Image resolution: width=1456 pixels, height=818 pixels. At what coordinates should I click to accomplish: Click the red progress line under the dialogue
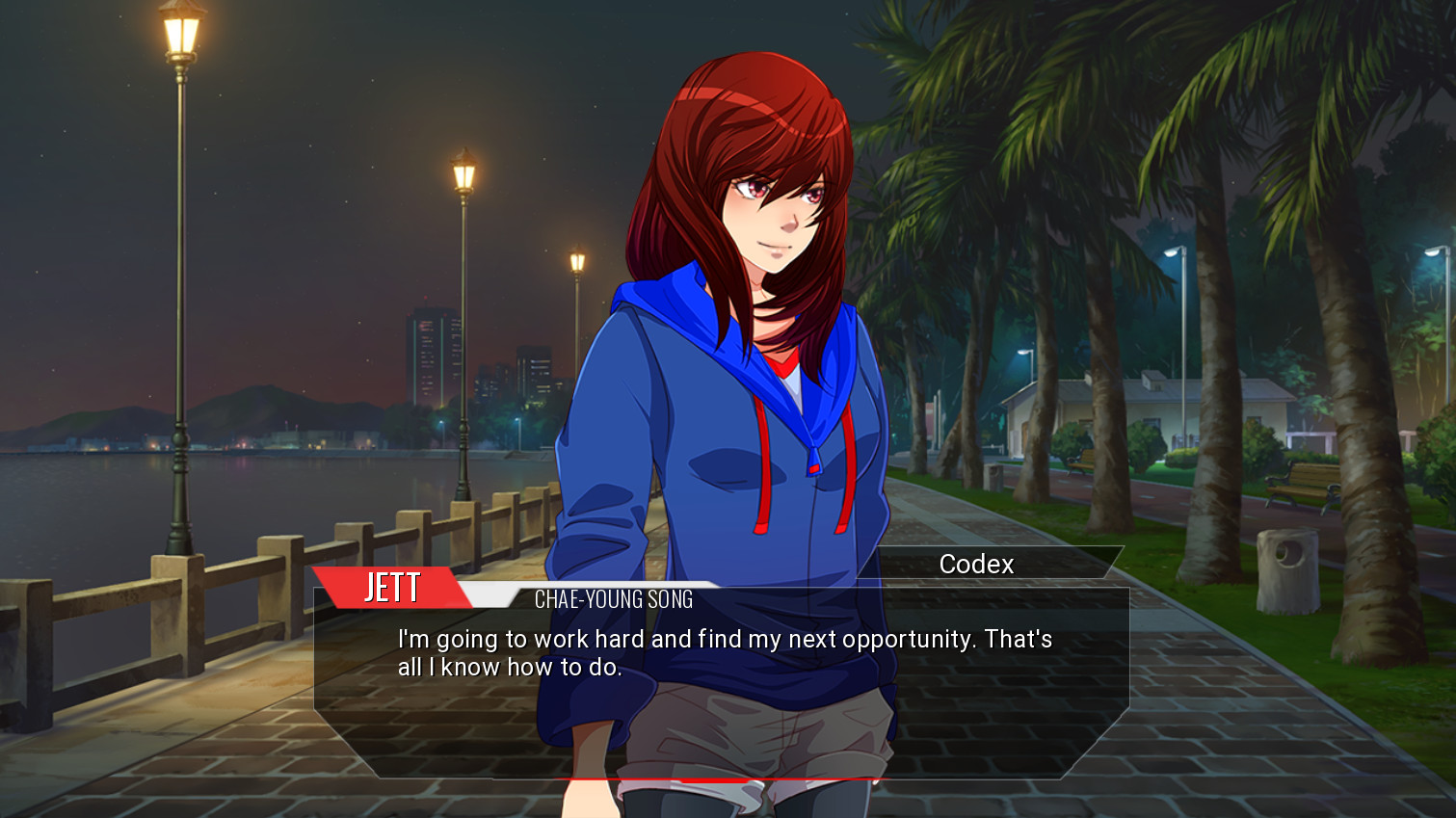point(723,777)
